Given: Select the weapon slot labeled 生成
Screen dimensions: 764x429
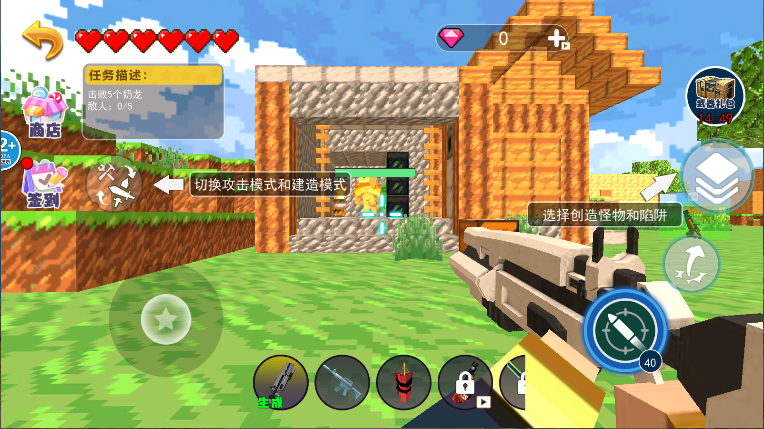Looking at the screenshot, I should coord(281,382).
